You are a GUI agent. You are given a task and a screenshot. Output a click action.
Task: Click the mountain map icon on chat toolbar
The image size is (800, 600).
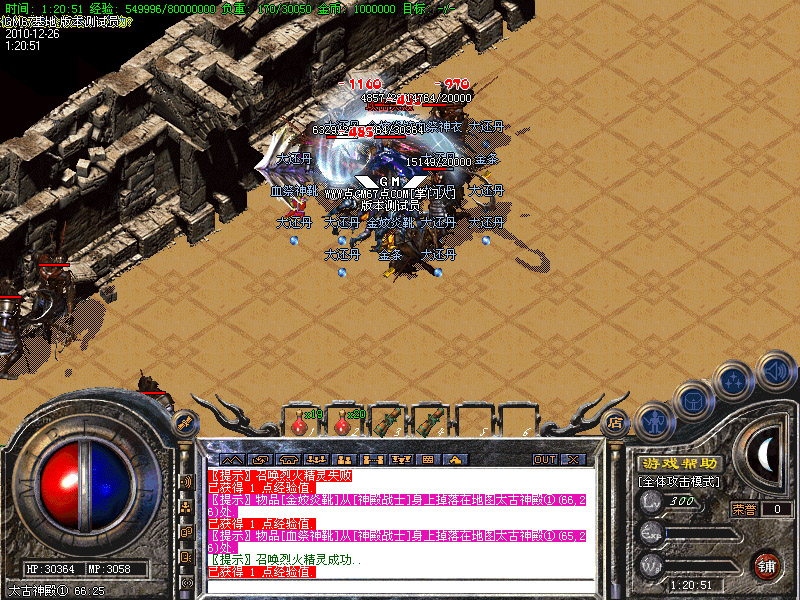[x=232, y=459]
